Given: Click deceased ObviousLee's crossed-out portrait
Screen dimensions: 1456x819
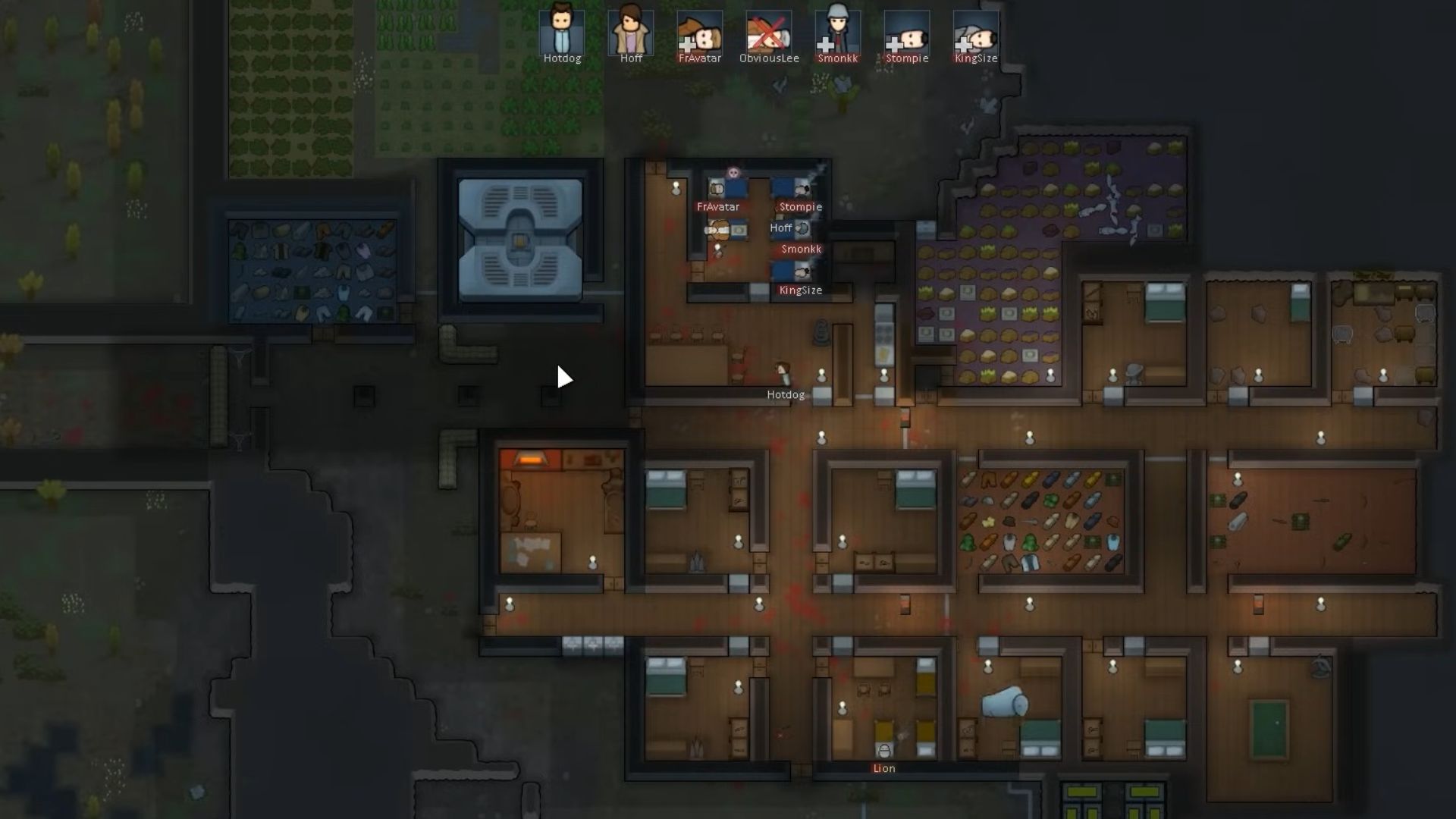Looking at the screenshot, I should click(x=768, y=30).
